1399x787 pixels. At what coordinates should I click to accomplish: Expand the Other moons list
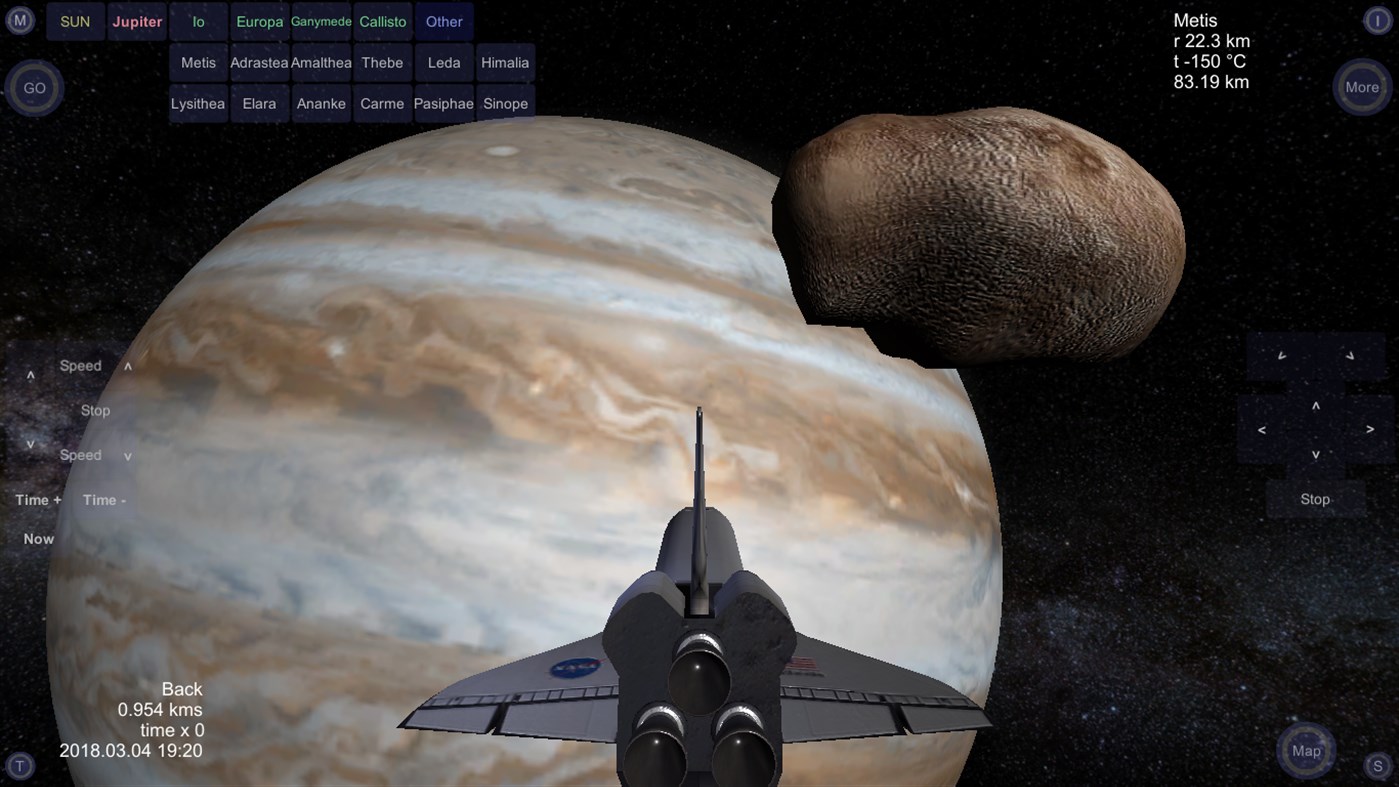pos(443,20)
